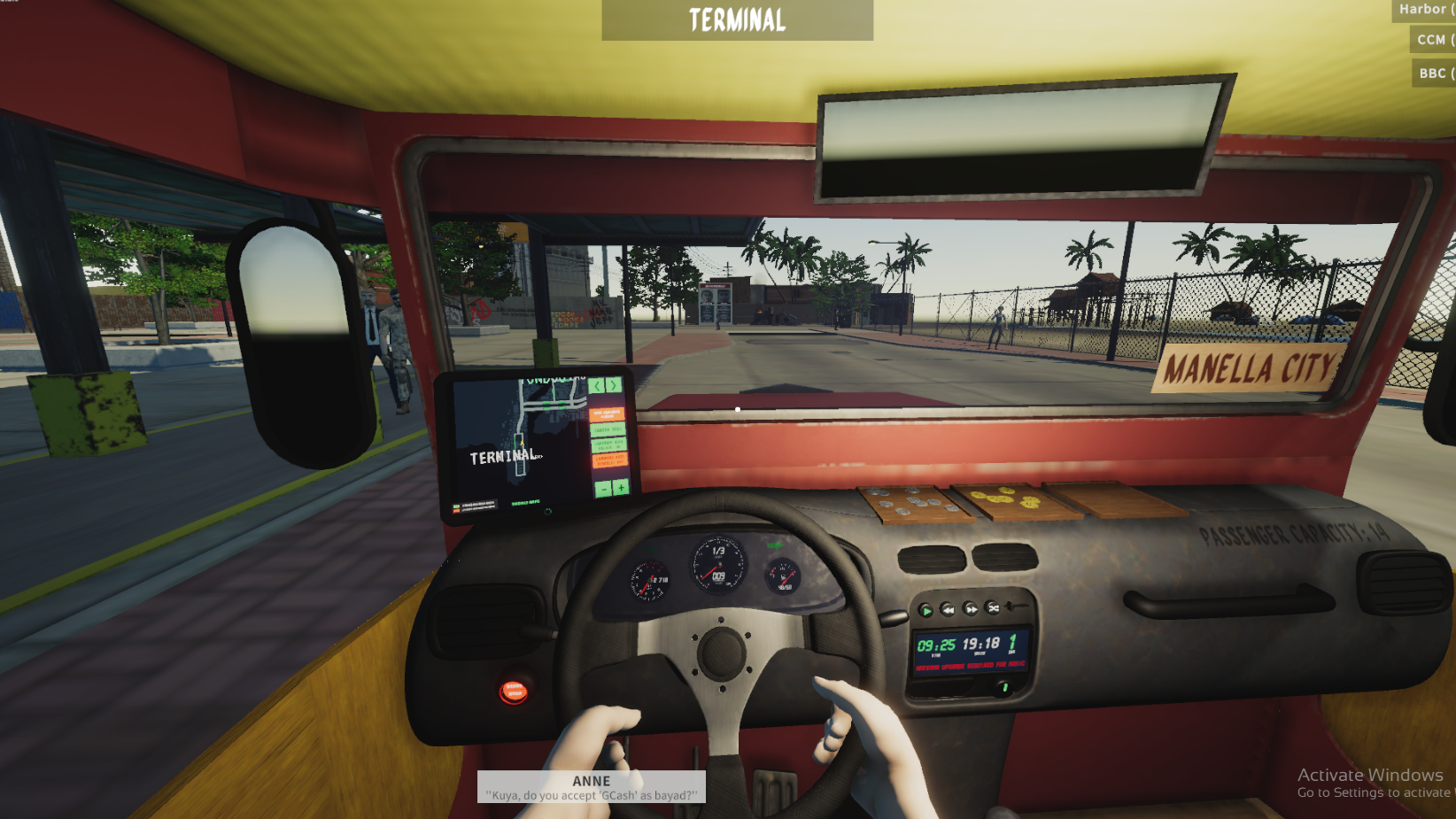1456x819 pixels.
Task: Click the rewind icon on the radio panel
Action: (947, 609)
